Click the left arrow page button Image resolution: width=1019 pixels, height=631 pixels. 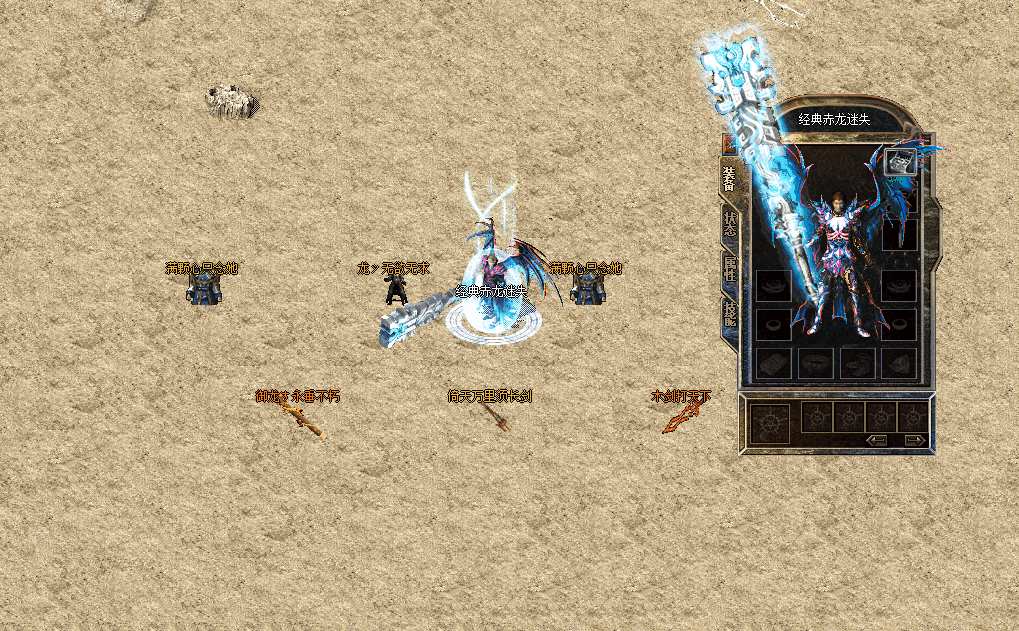point(877,439)
